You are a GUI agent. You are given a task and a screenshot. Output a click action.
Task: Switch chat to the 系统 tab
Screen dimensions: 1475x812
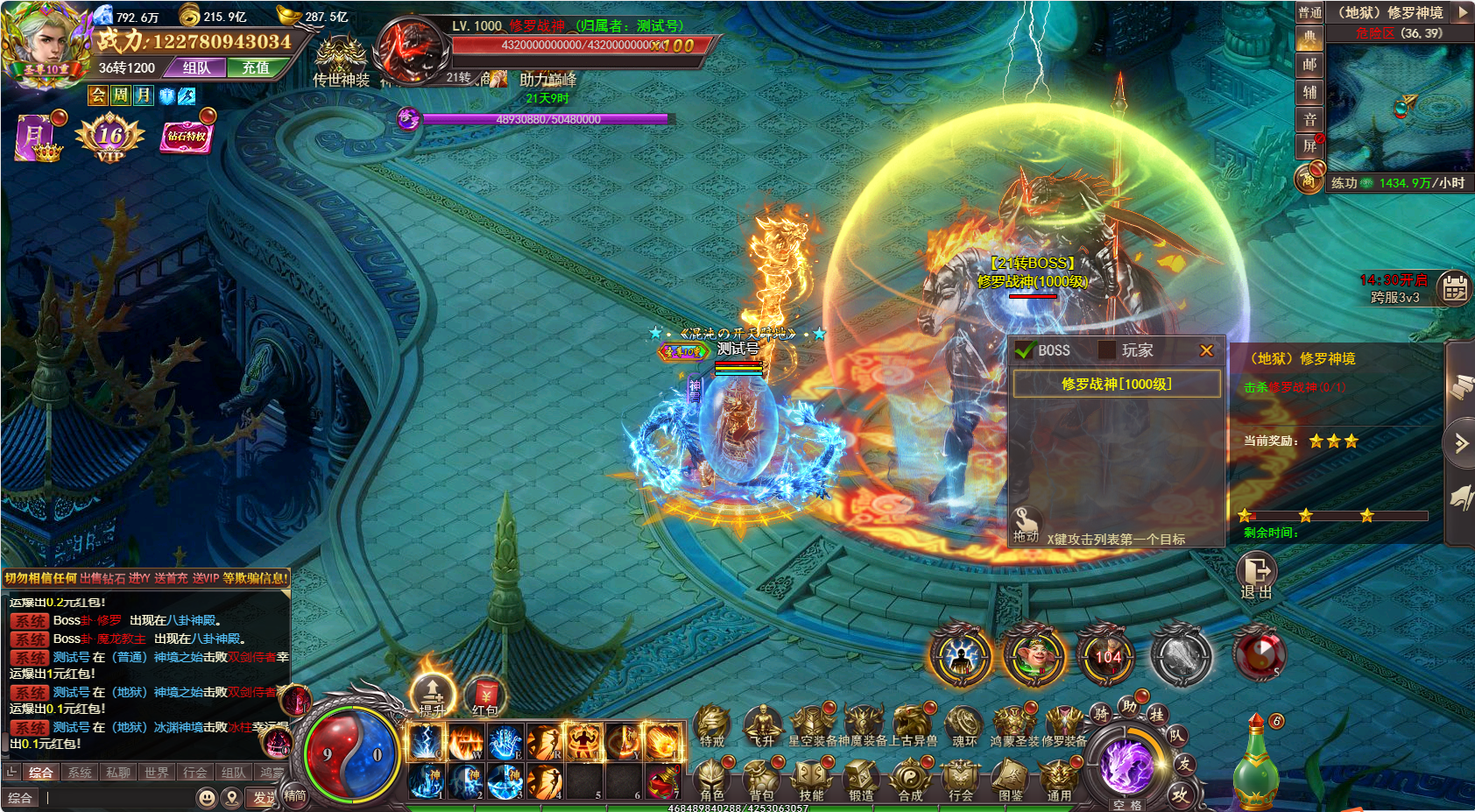click(80, 773)
